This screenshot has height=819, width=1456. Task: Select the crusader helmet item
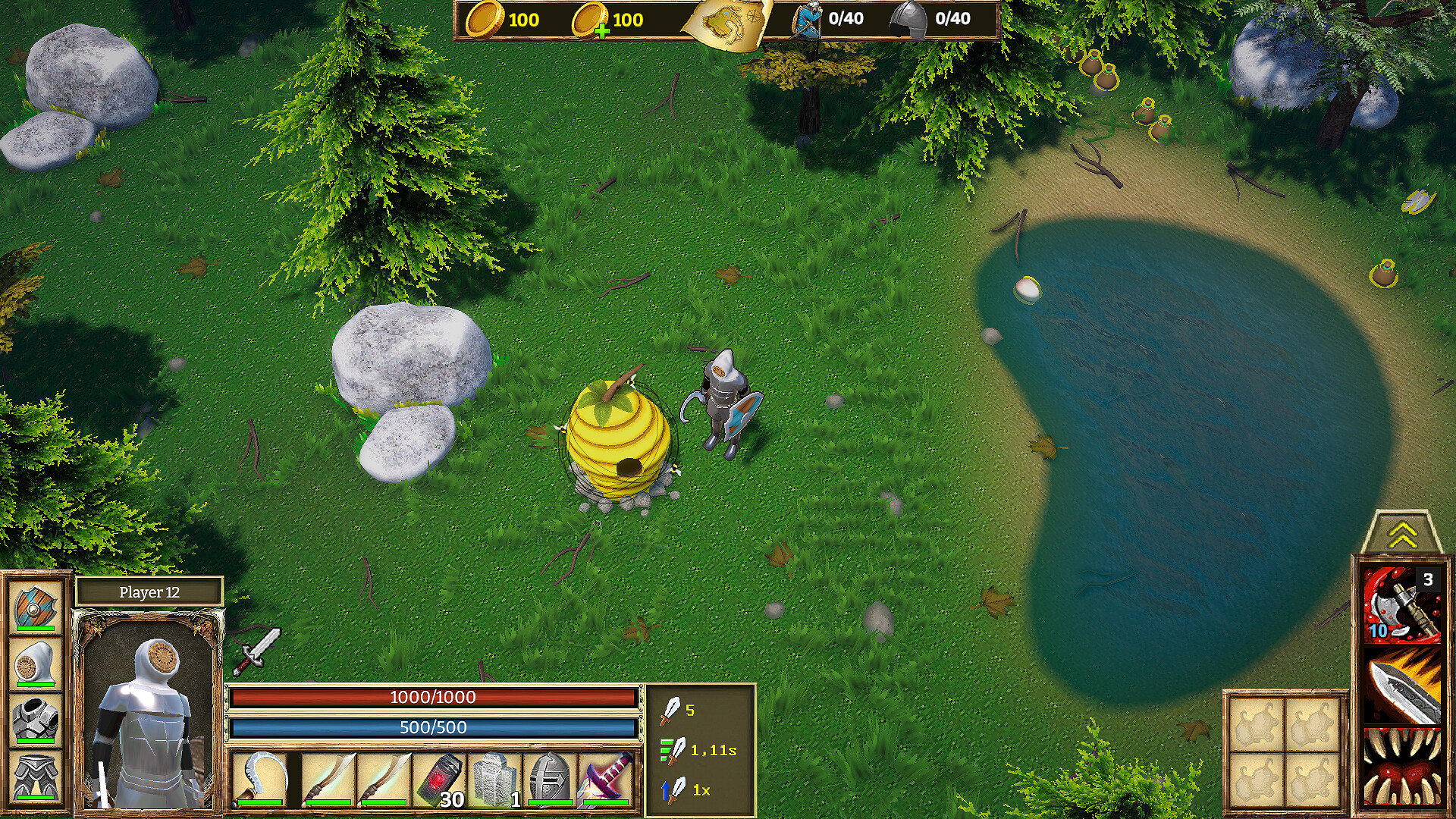click(548, 781)
